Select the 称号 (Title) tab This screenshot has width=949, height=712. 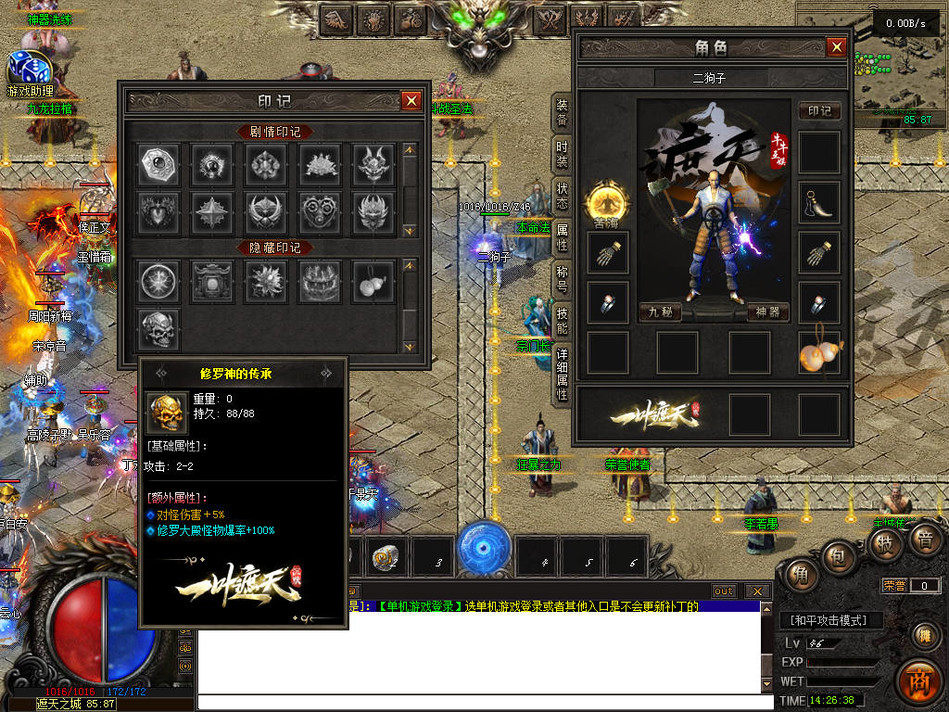click(x=562, y=277)
